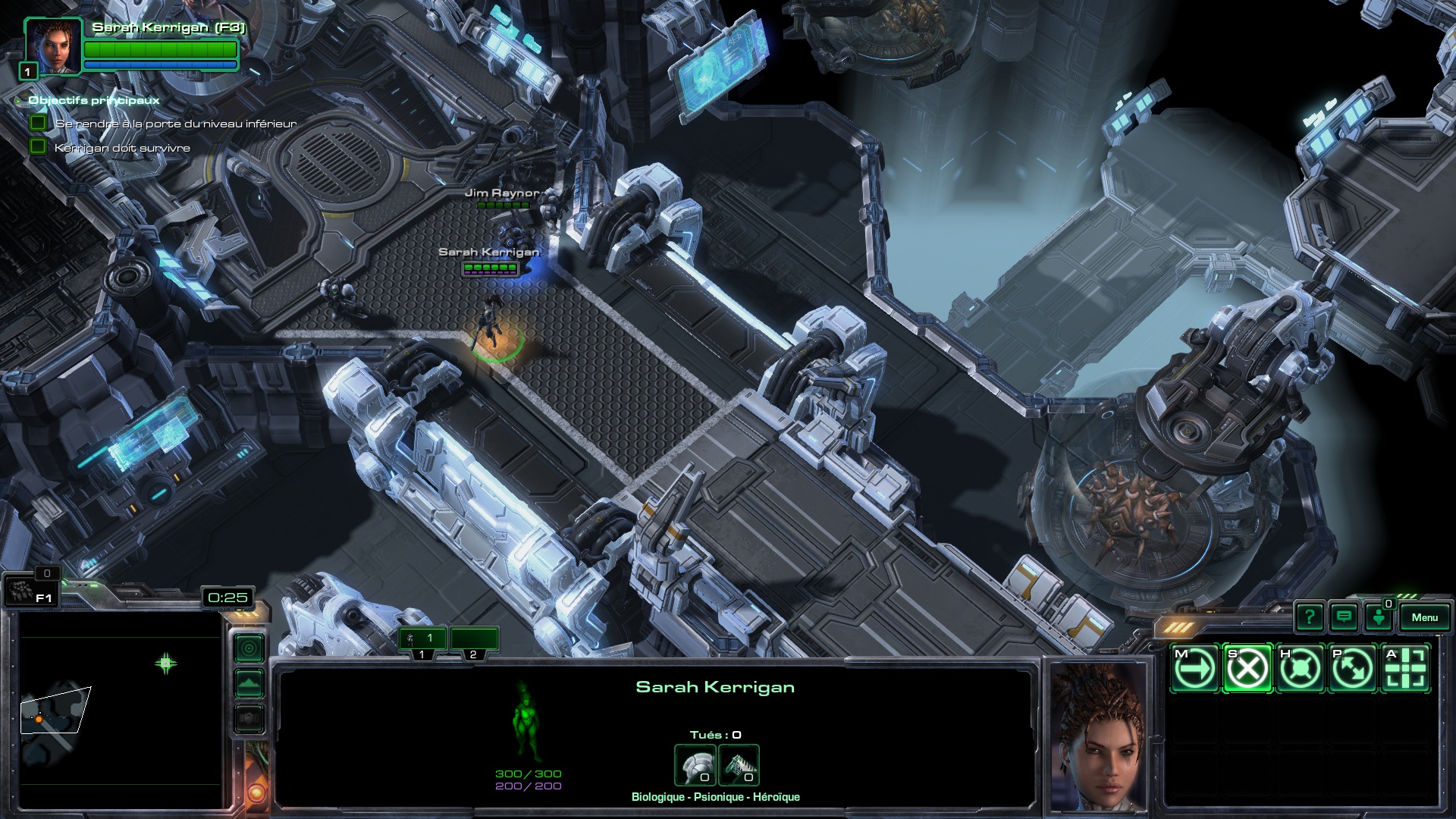Activate the Stop command
This screenshot has width=1456, height=819.
click(x=1247, y=669)
